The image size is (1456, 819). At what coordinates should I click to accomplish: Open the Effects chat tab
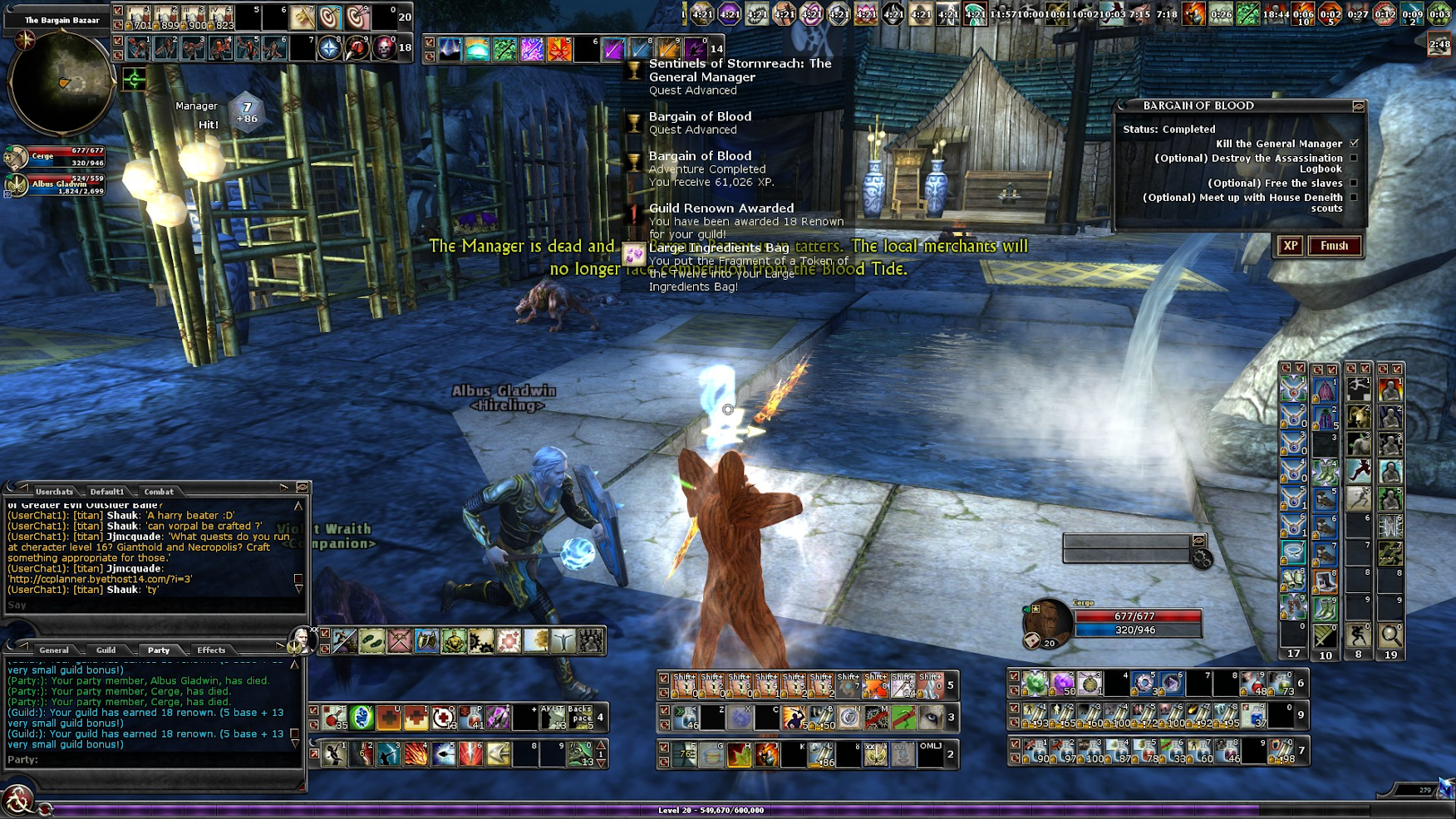[211, 650]
